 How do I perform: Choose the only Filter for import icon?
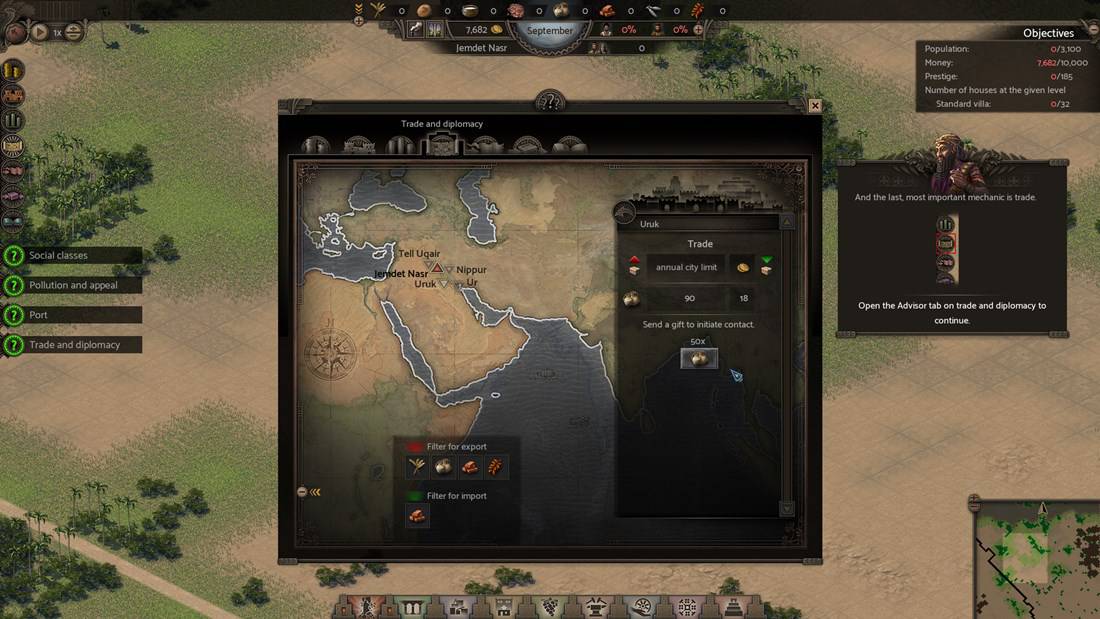click(417, 516)
